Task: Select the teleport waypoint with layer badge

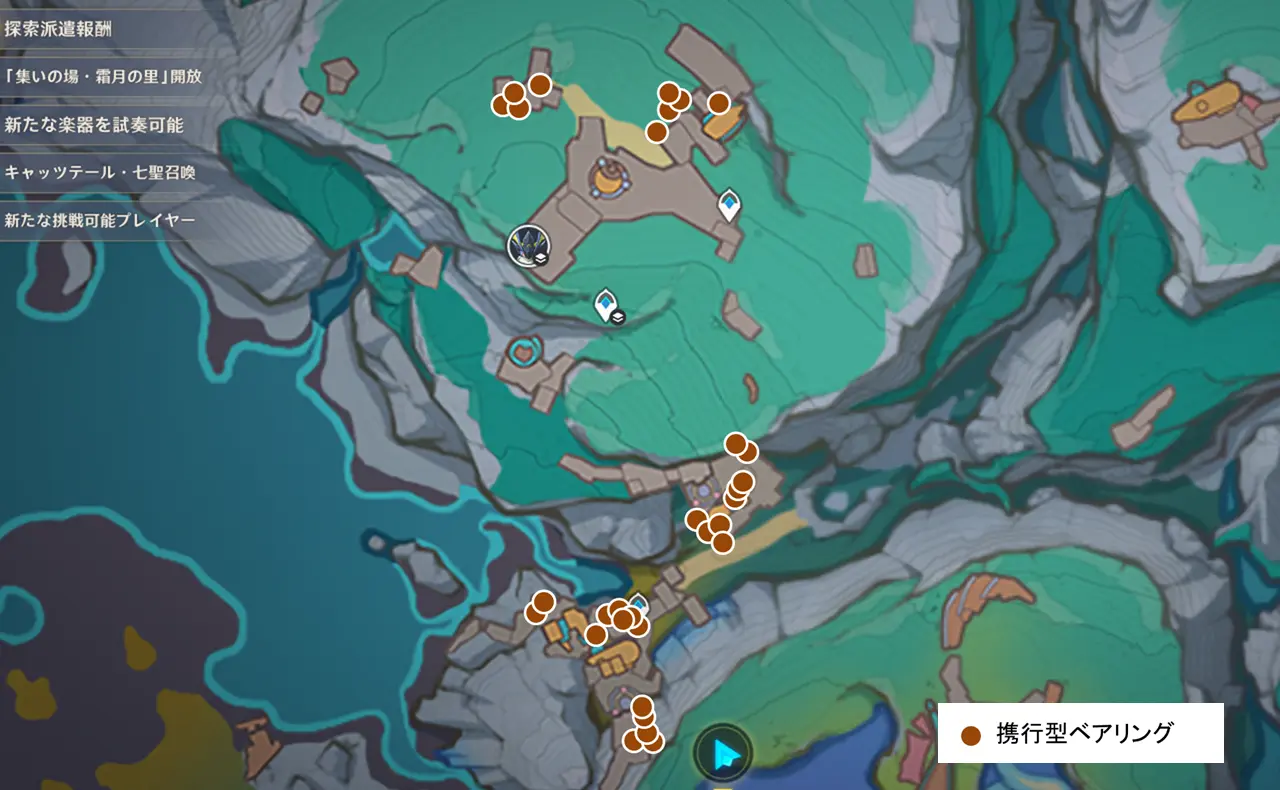Action: (x=606, y=304)
